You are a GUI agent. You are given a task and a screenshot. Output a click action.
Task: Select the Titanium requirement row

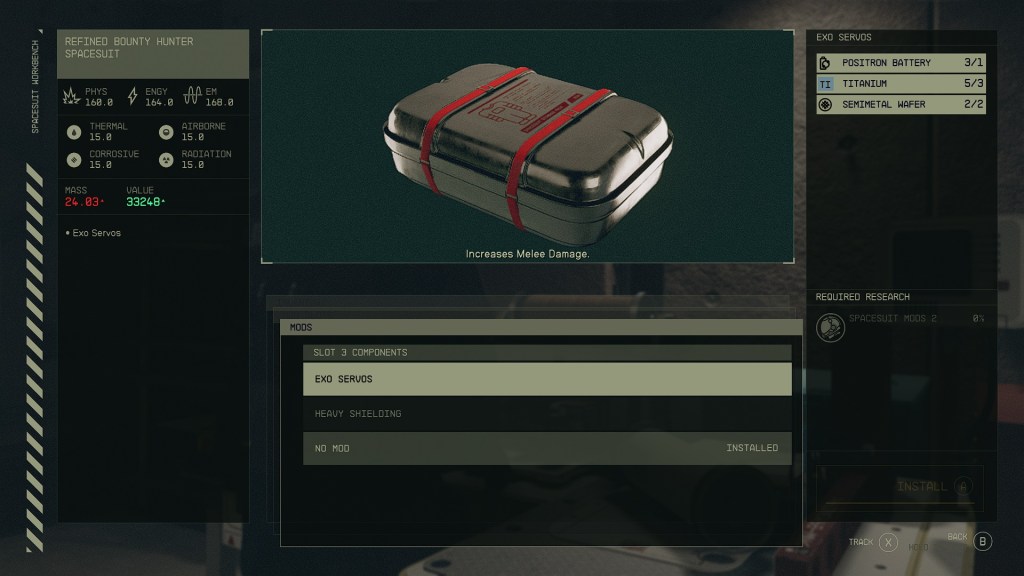point(901,84)
